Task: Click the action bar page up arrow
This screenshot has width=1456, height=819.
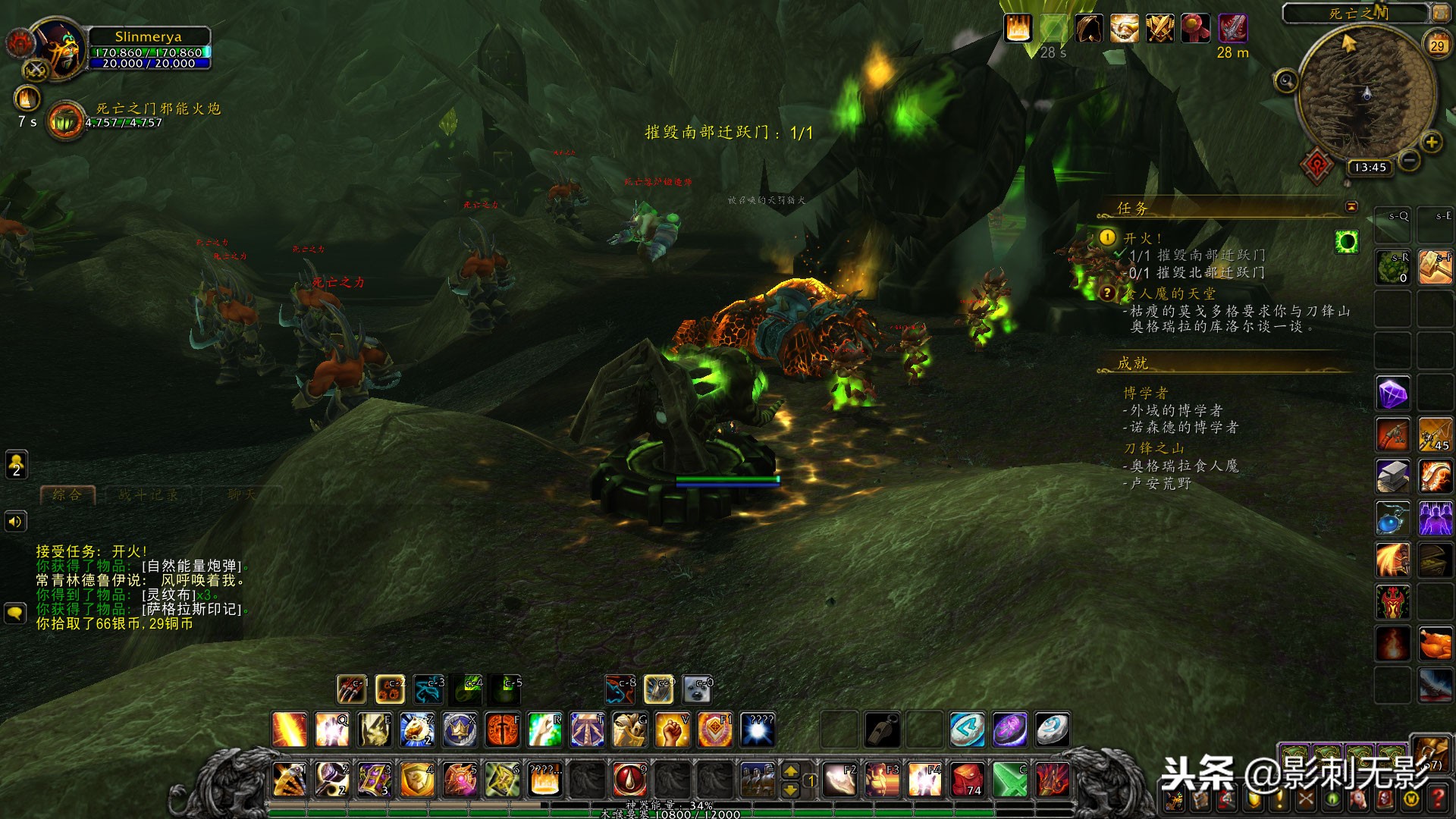Action: [x=790, y=771]
